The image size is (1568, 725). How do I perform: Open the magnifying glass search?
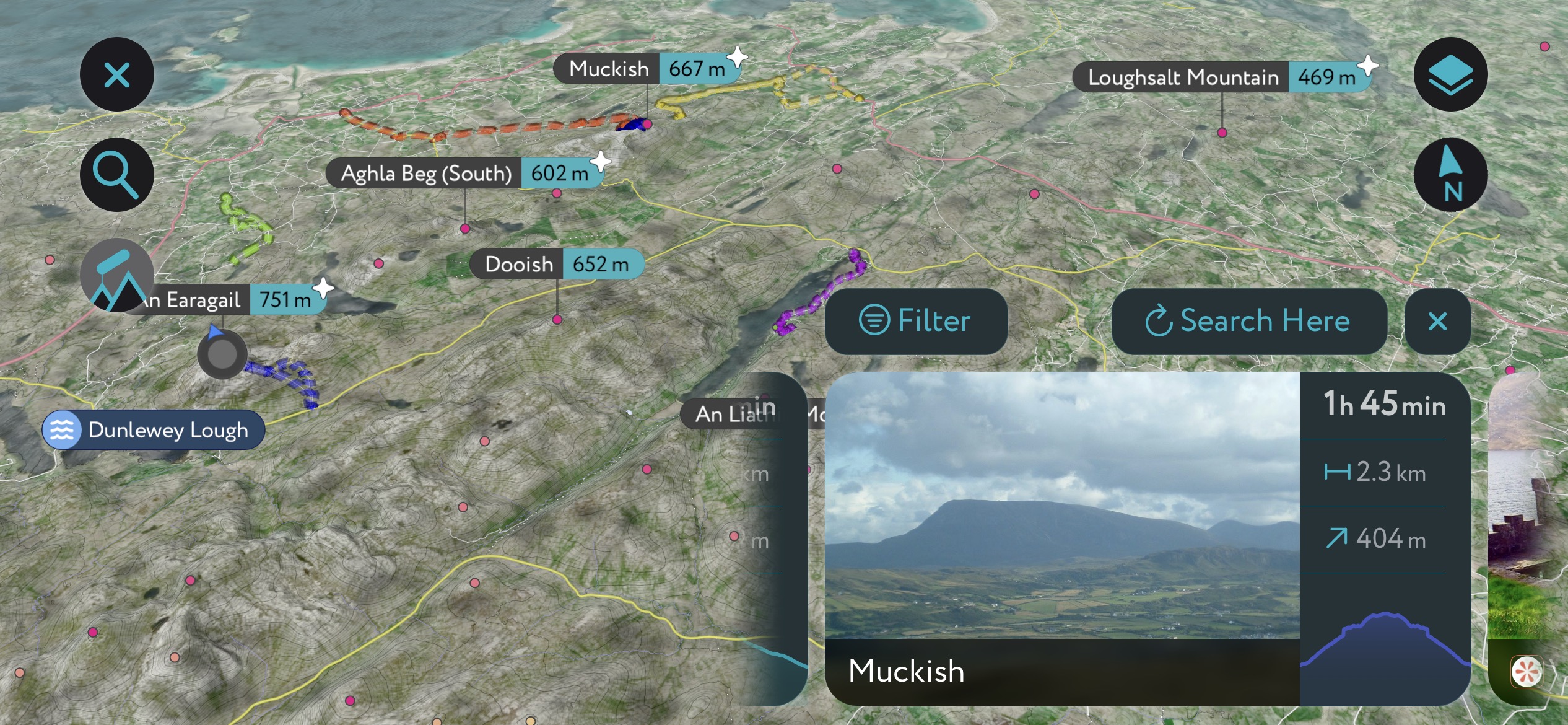click(x=117, y=175)
